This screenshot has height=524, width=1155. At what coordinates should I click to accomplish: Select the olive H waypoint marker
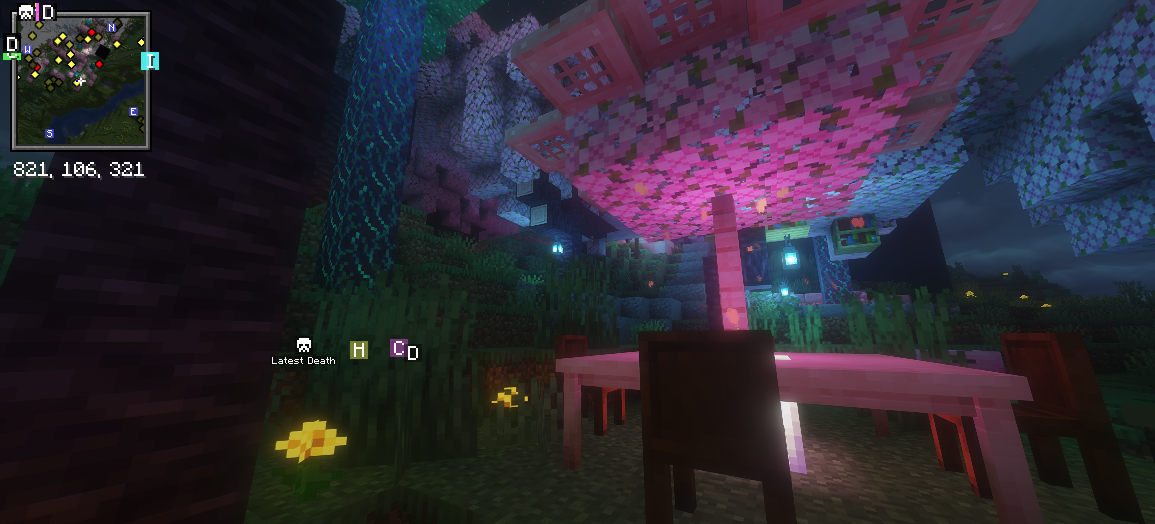point(358,349)
